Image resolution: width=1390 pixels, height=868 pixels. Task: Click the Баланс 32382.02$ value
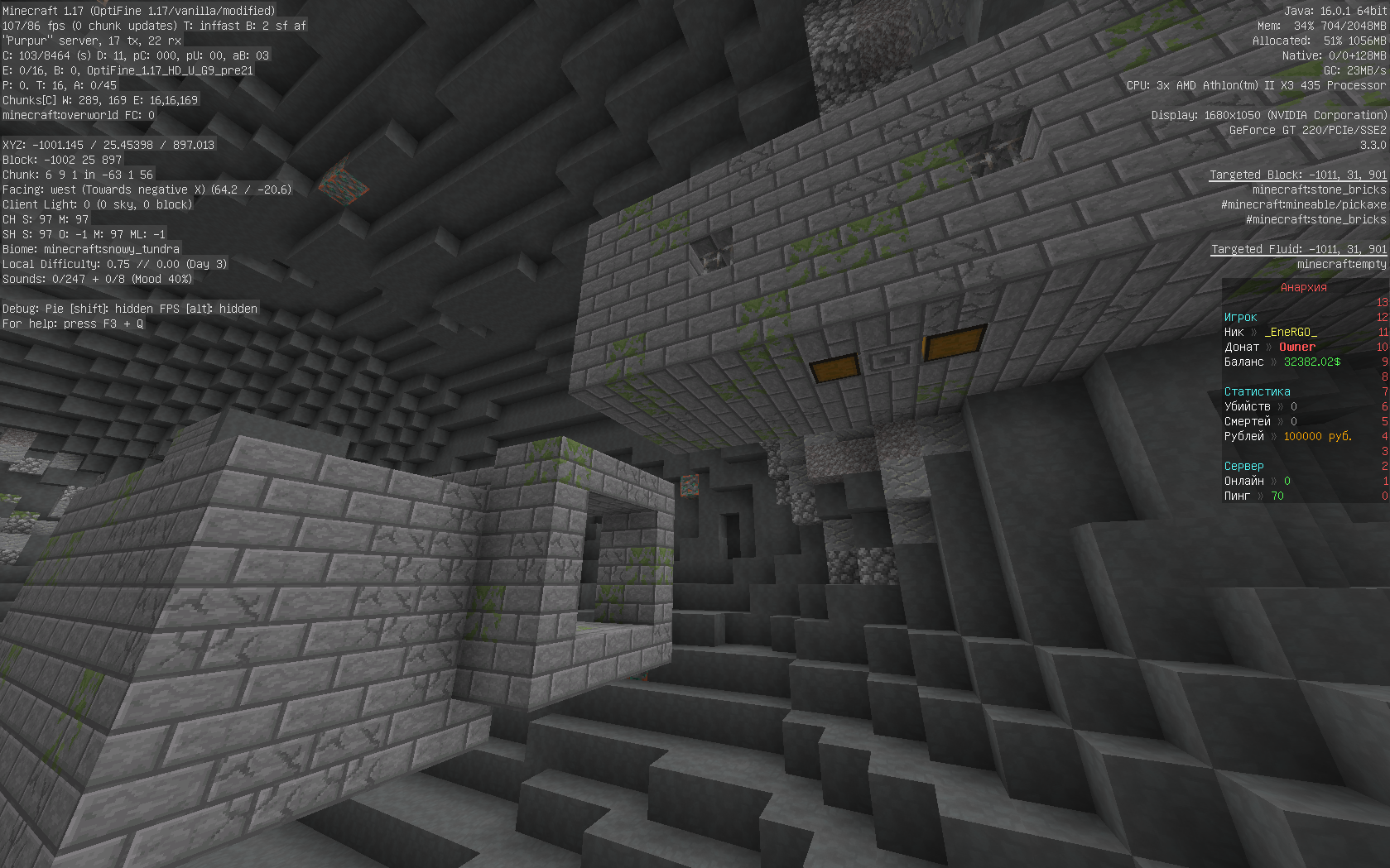1311,362
